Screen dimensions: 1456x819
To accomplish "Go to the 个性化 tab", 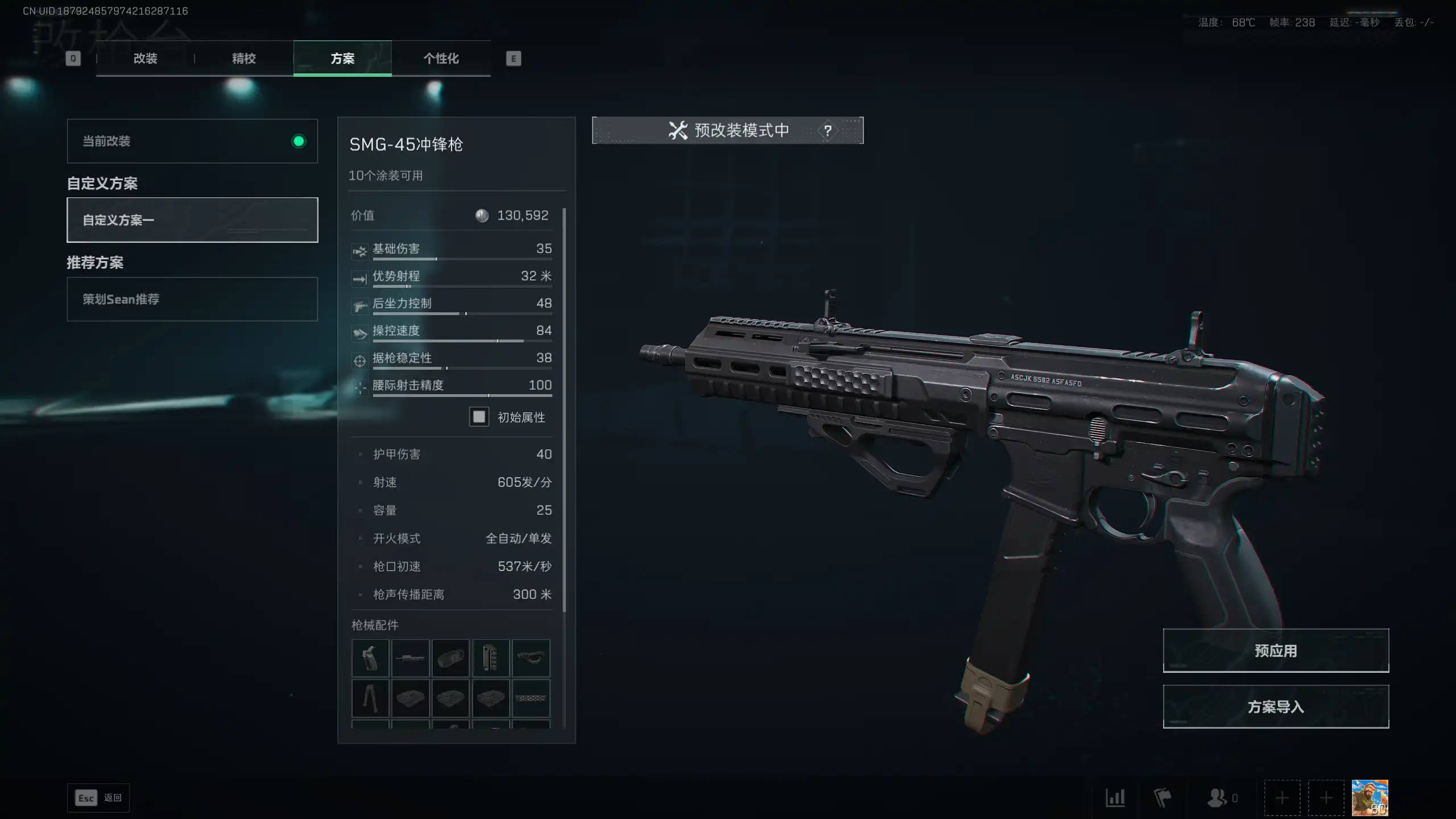I will coord(441,58).
